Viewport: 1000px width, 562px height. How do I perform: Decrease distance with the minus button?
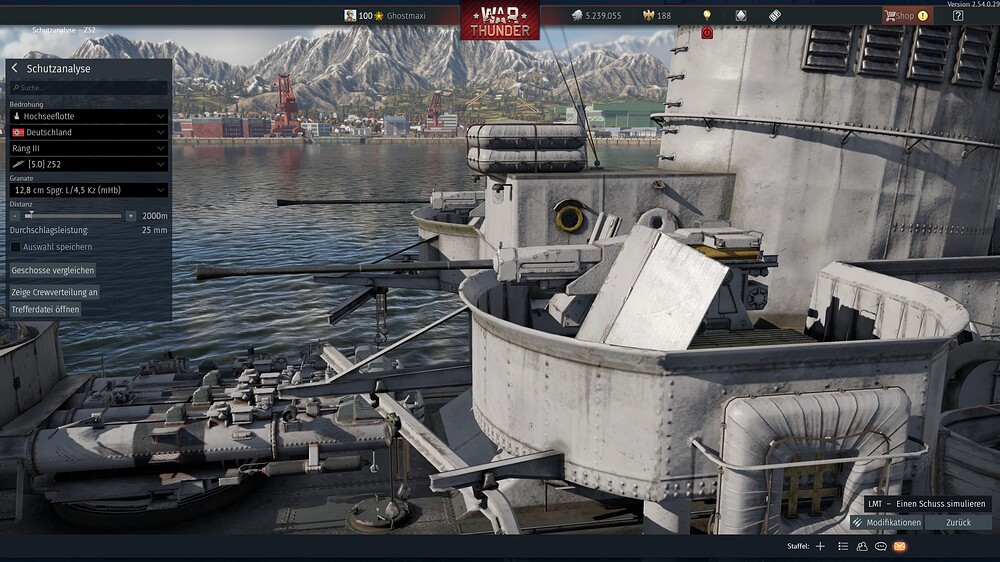click(x=15, y=215)
